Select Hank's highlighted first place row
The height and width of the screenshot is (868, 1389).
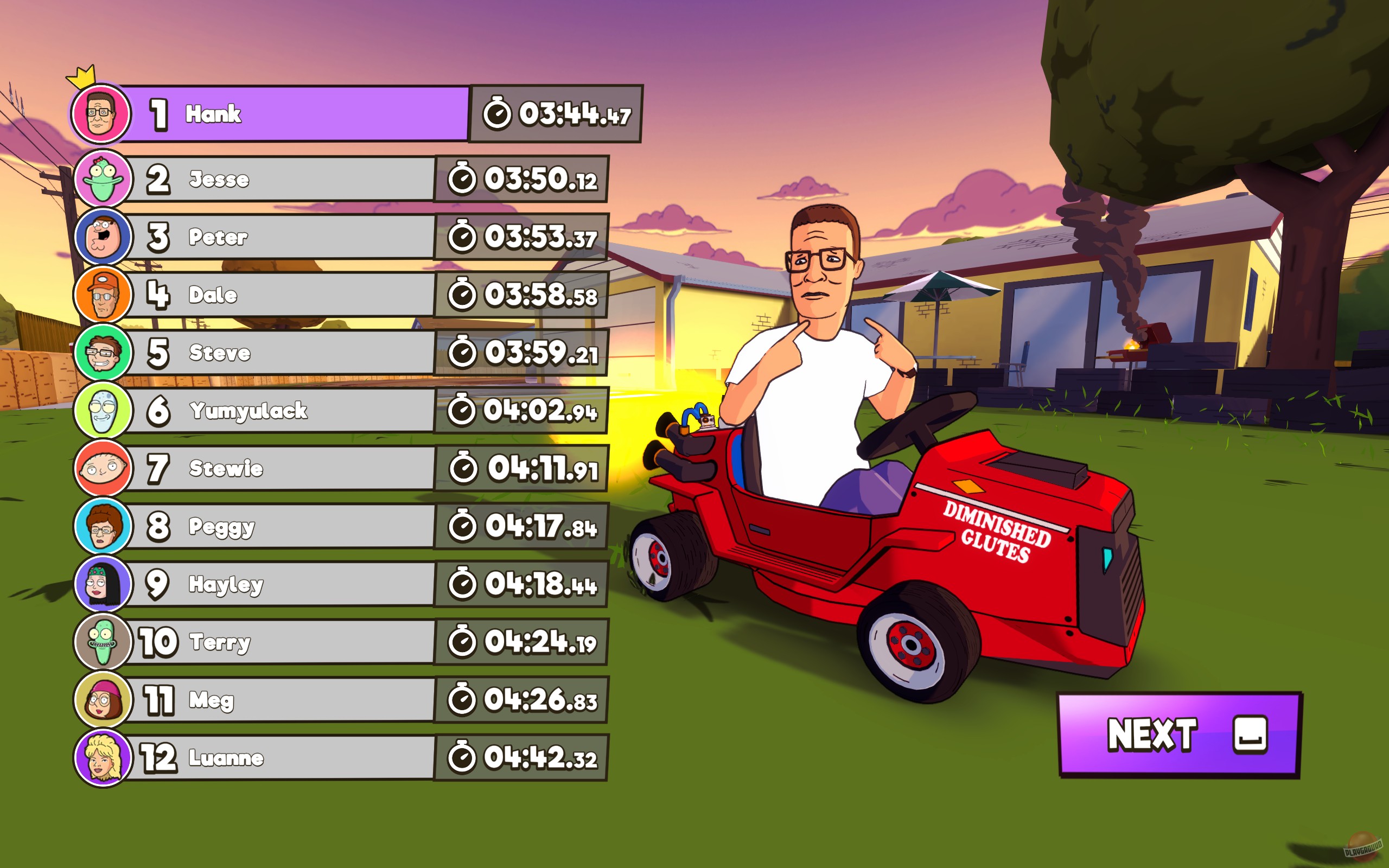pyautogui.click(x=298, y=115)
